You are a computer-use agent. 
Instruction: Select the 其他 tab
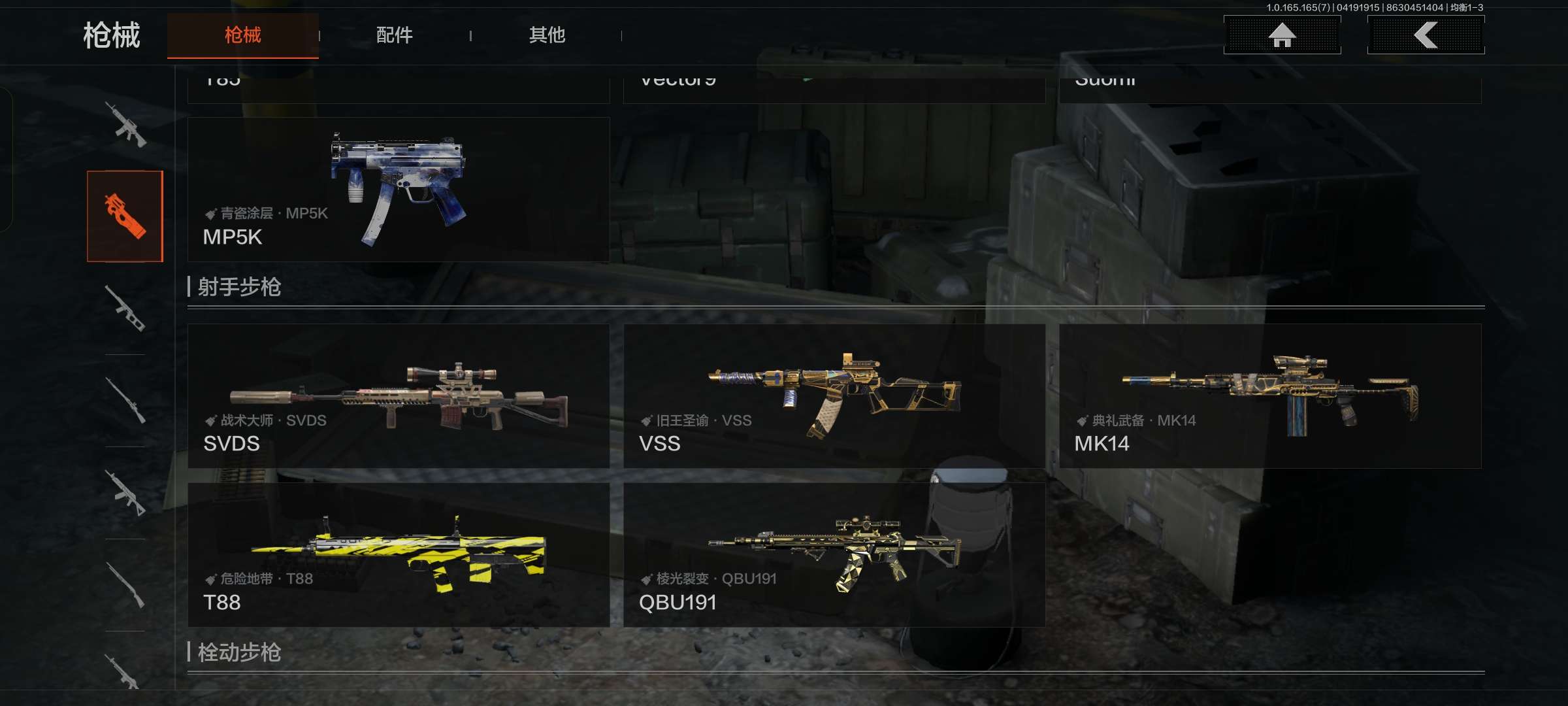[x=547, y=35]
